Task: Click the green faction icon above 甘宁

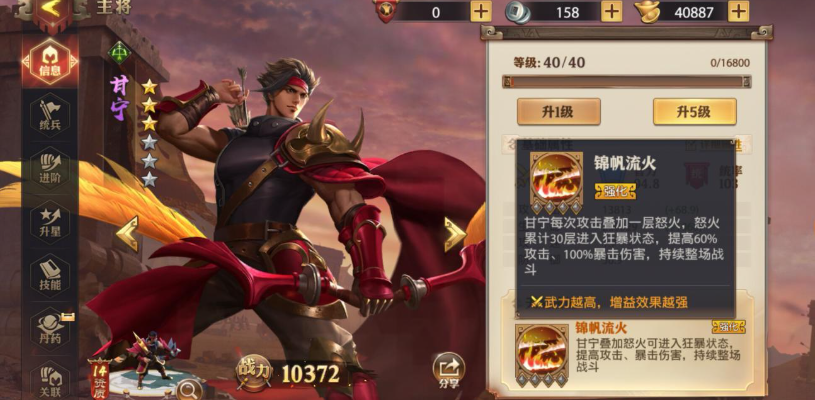Action: (x=119, y=52)
